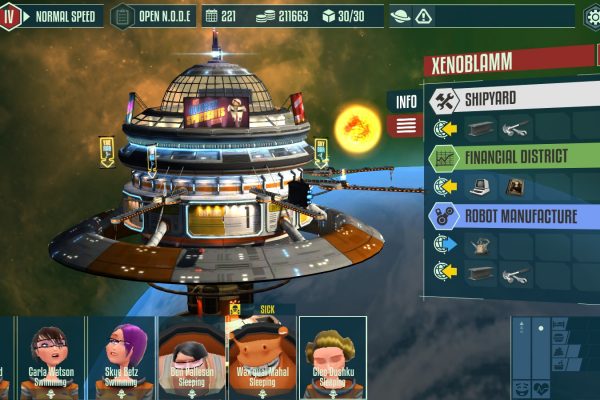Screen dimensions: 600x400
Task: Click the Xenoblamm station title bar
Action: [510, 63]
